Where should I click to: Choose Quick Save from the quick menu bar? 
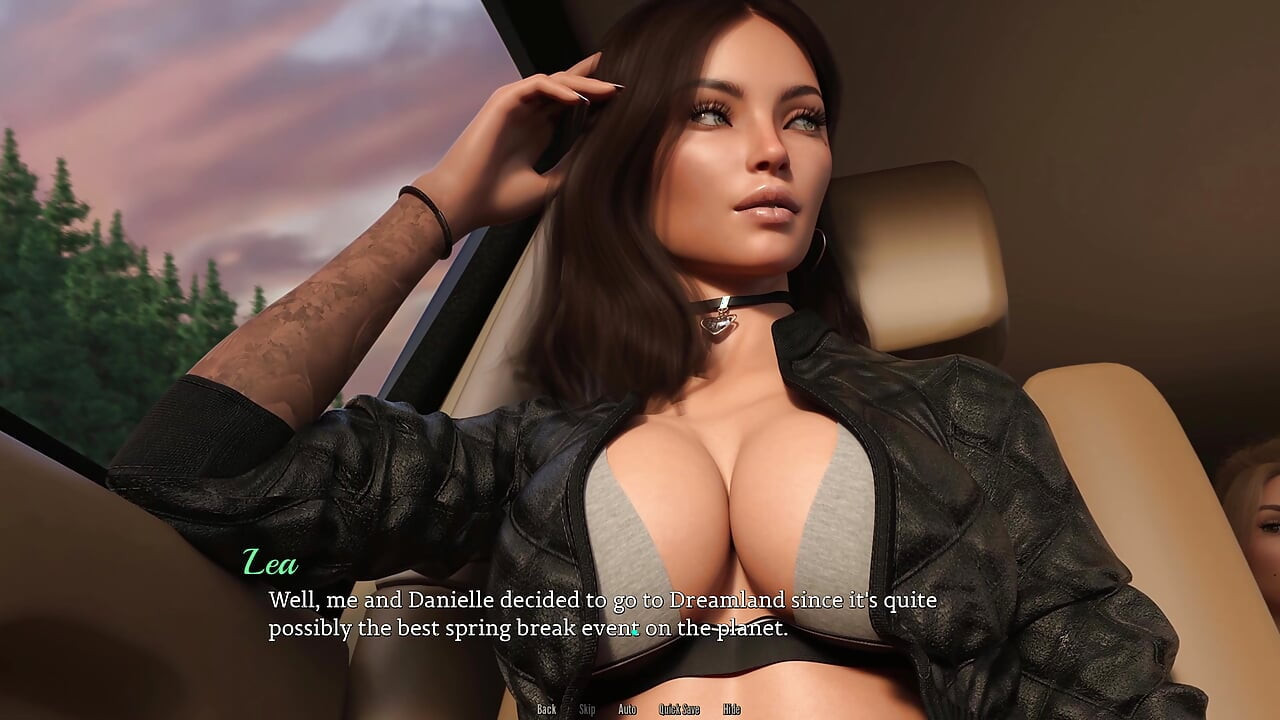(x=680, y=709)
